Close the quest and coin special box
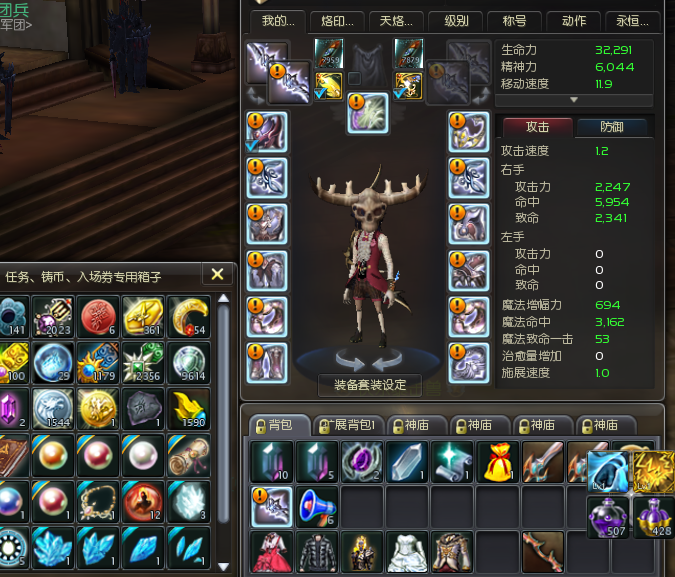 pos(218,274)
